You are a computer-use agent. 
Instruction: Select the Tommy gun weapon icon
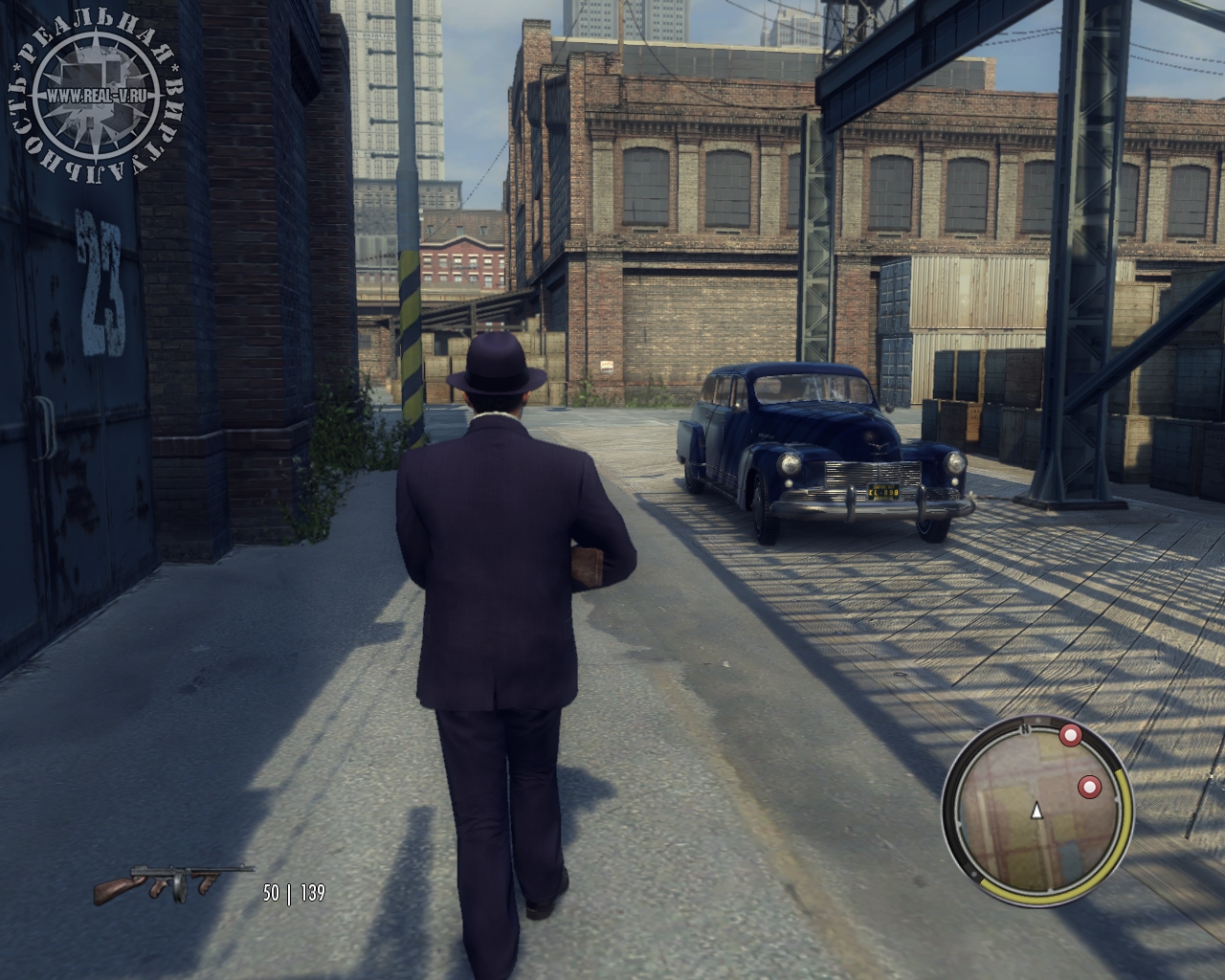point(172,885)
